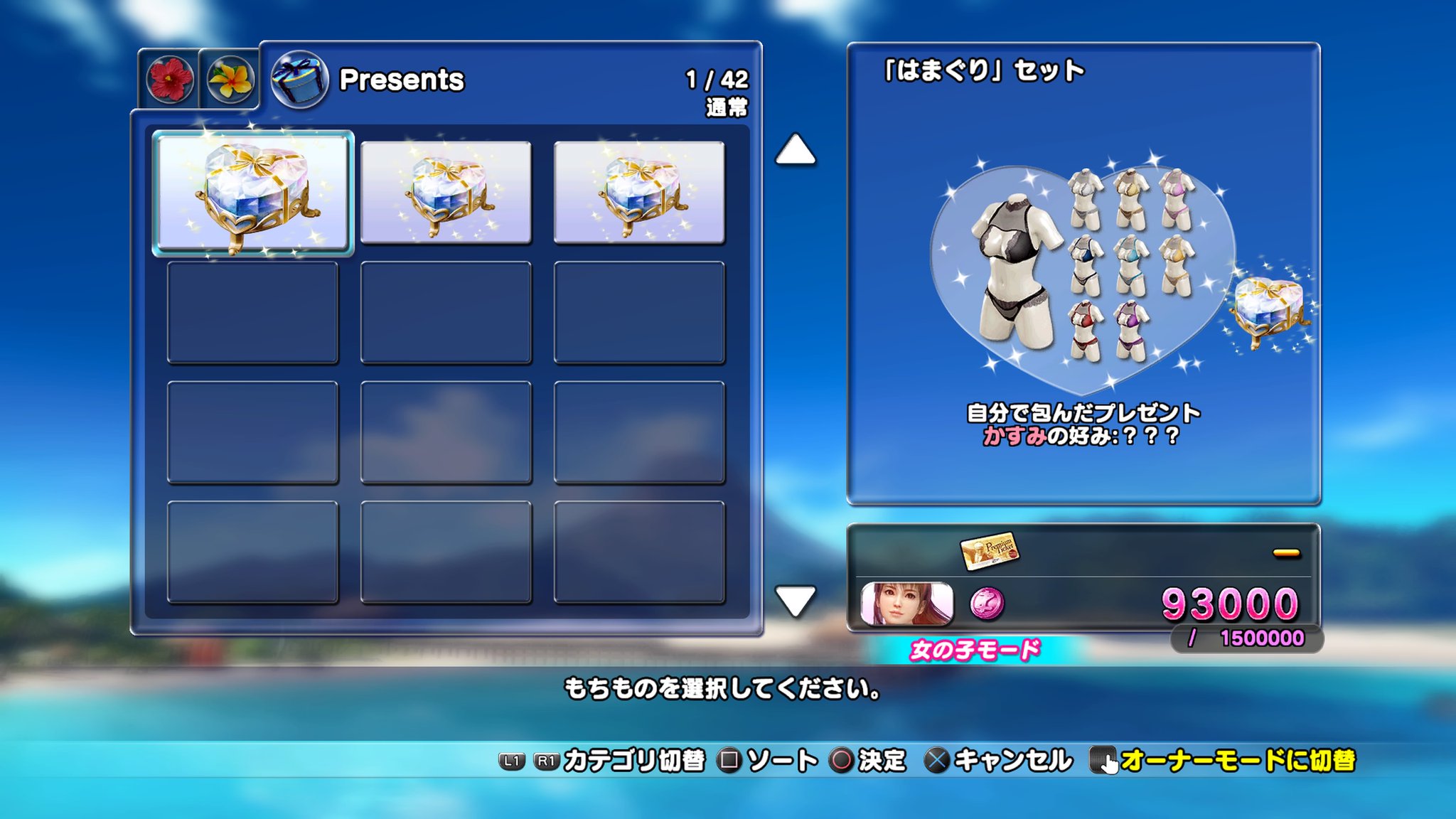Click the white down arrow beside the grid

(x=795, y=601)
